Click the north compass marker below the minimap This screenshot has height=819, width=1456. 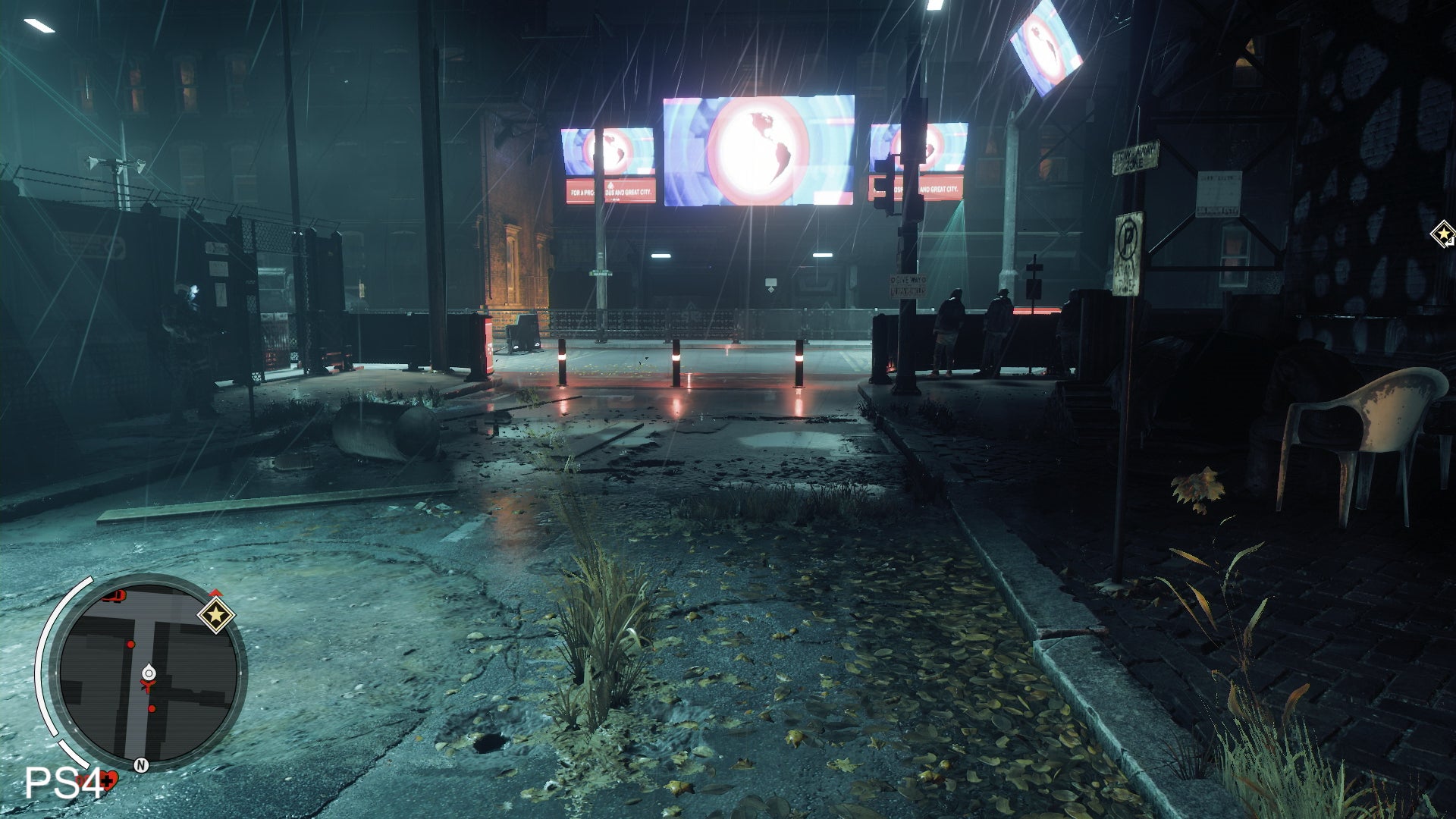click(141, 764)
